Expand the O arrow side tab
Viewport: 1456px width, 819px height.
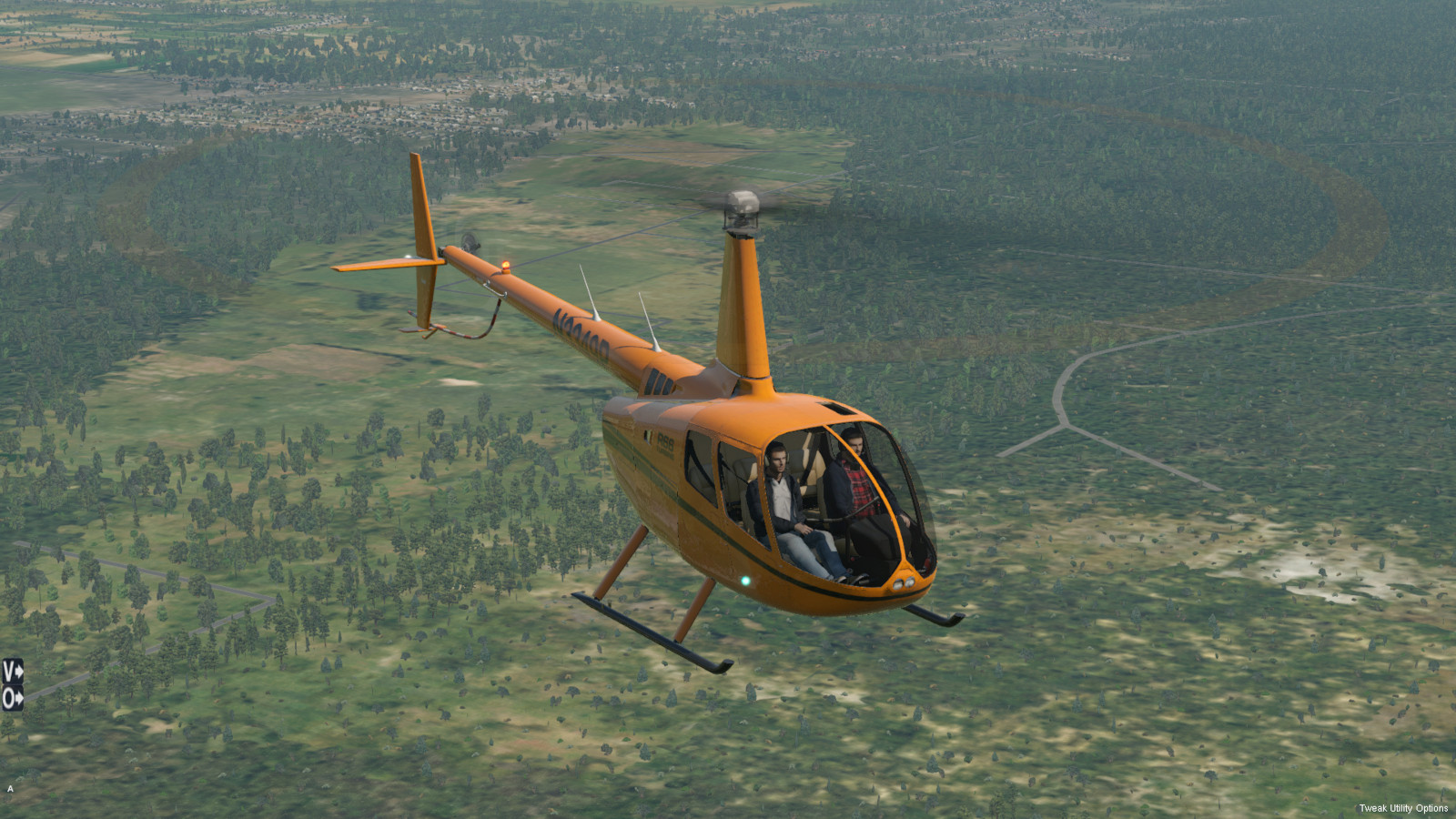[x=12, y=699]
